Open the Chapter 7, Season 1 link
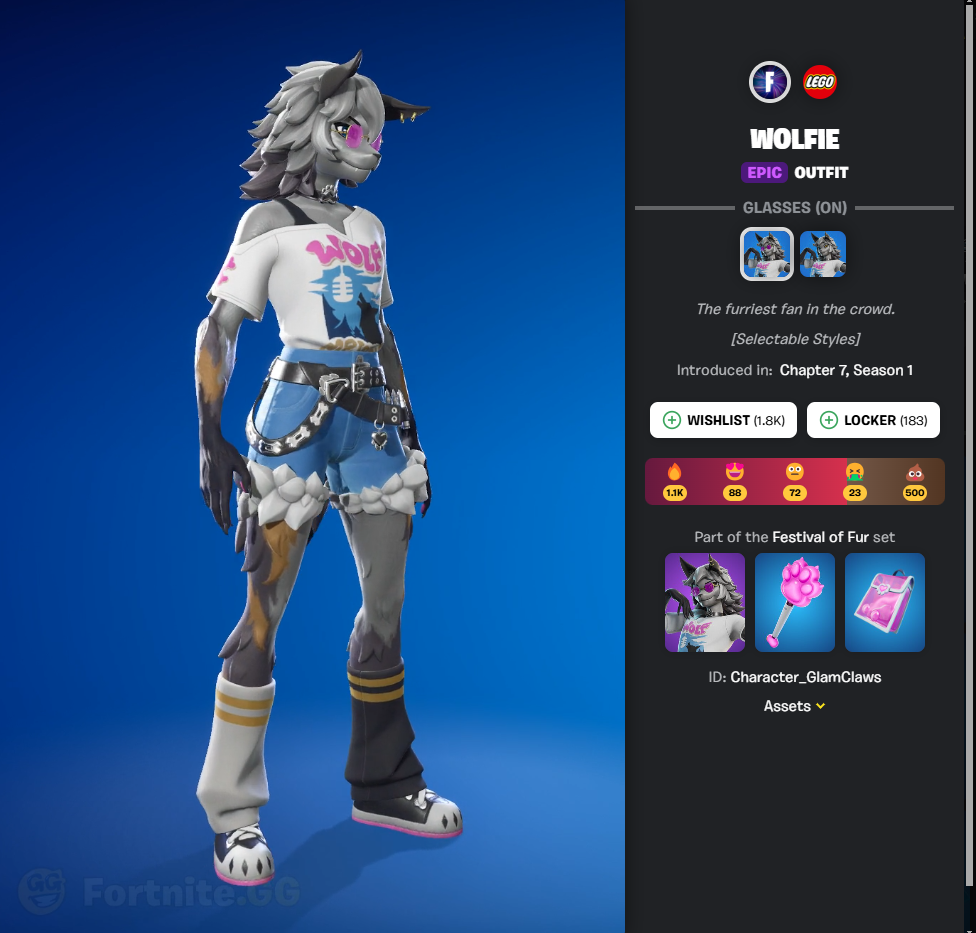976x933 pixels. (846, 370)
